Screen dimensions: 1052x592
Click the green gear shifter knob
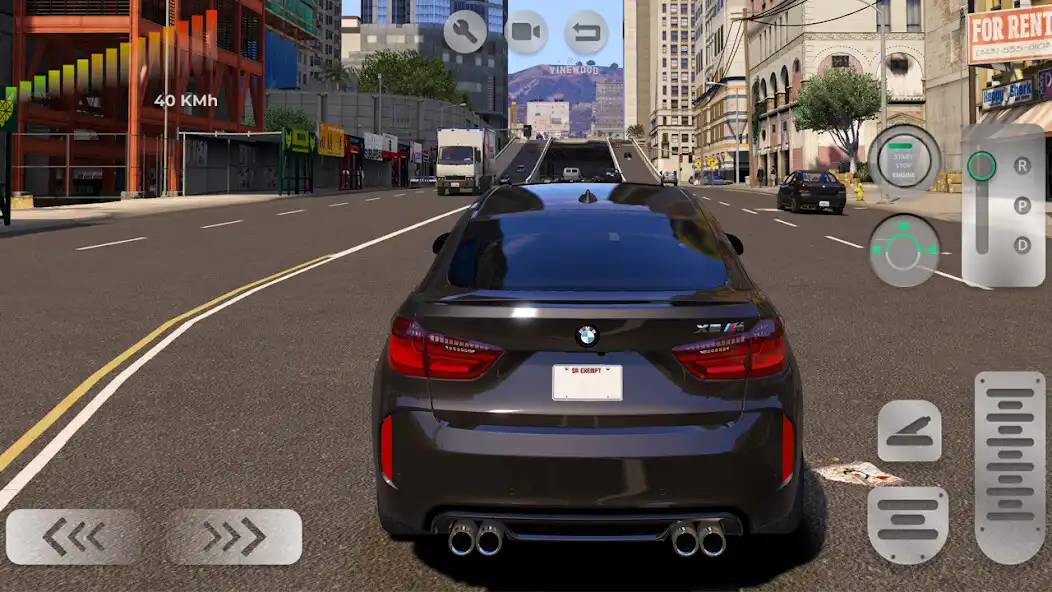(x=982, y=166)
